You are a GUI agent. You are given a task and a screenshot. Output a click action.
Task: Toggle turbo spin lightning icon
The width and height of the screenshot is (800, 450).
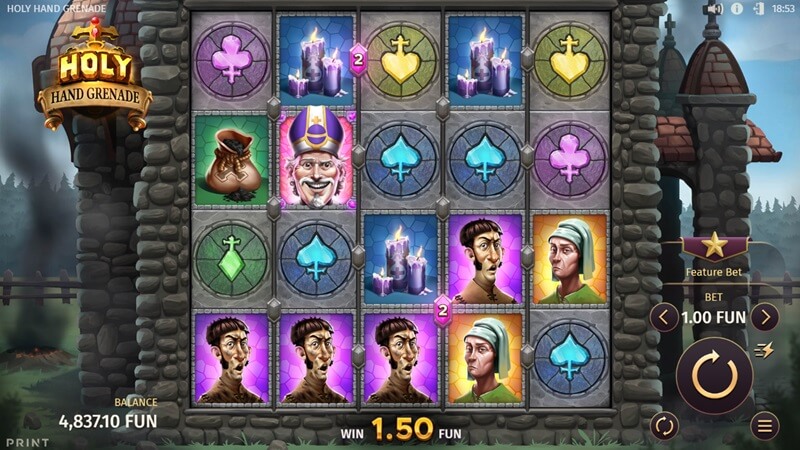pyautogui.click(x=768, y=349)
